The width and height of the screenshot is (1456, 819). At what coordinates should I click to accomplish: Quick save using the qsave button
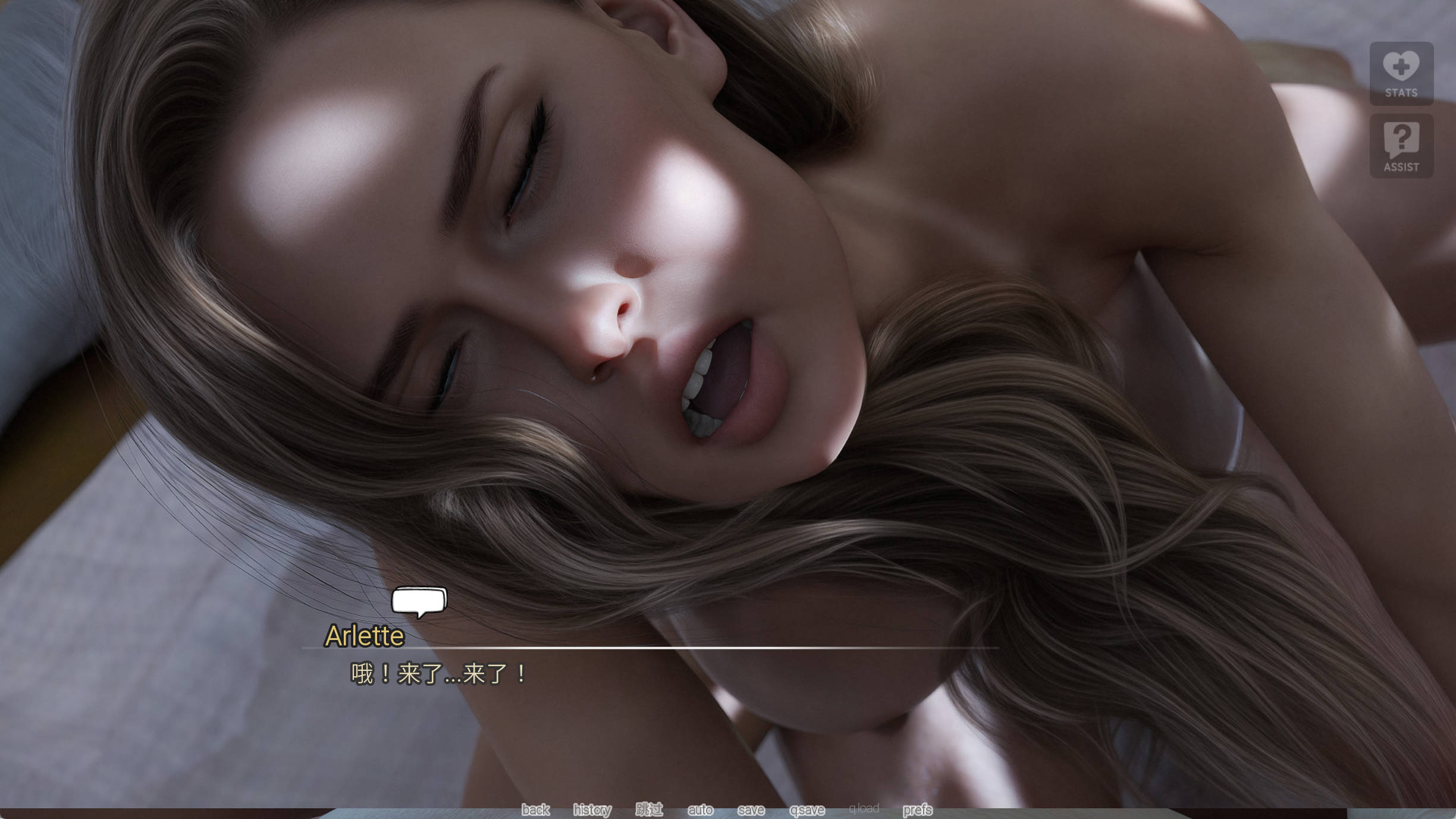[x=806, y=809]
